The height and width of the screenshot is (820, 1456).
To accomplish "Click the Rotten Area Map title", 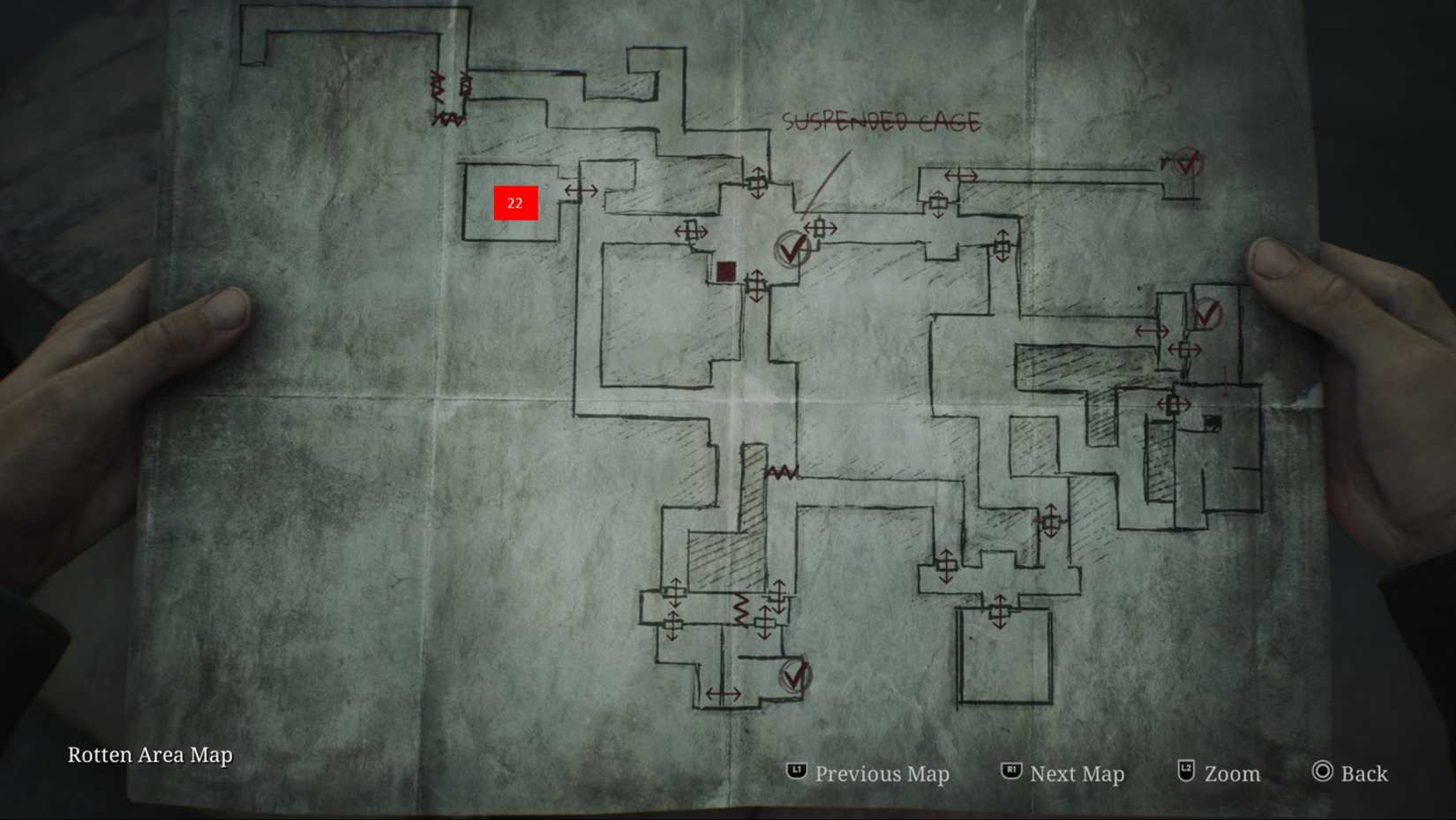I will pos(151,756).
